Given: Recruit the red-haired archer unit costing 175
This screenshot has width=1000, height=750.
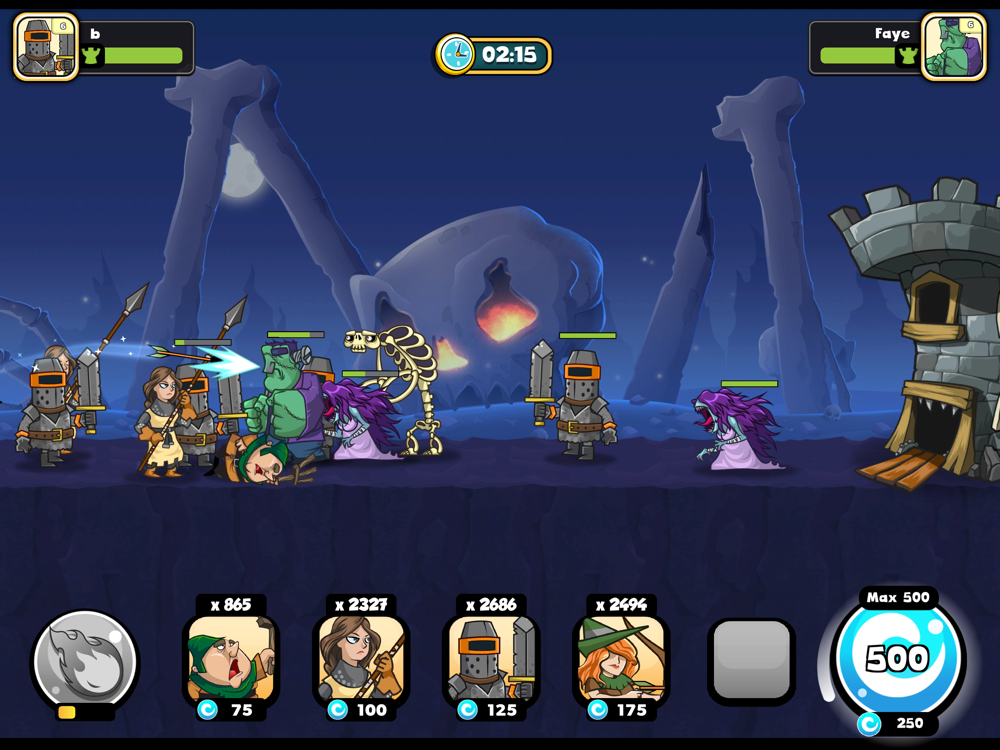Looking at the screenshot, I should [621, 660].
